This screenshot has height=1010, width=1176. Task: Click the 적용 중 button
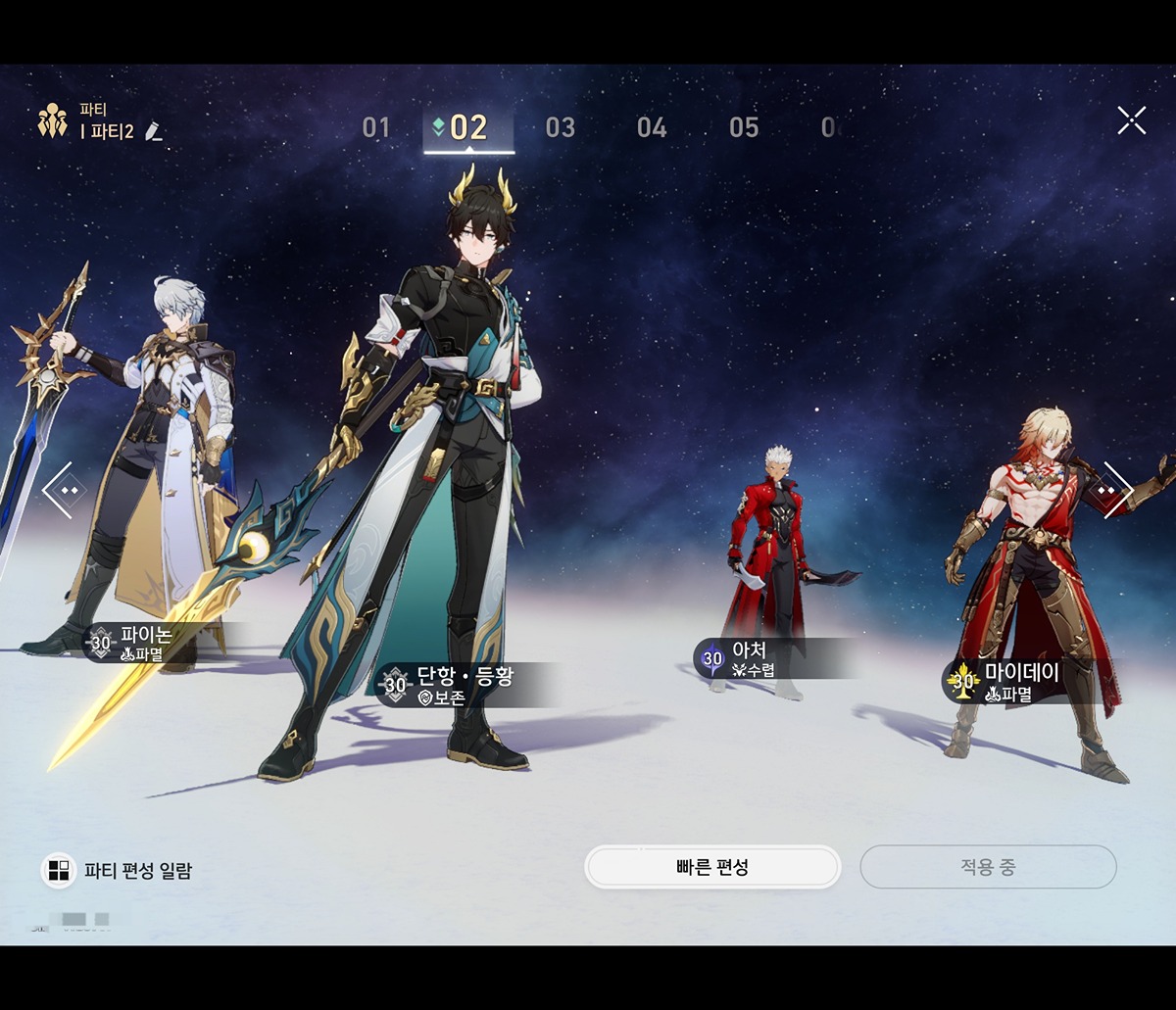click(x=988, y=867)
